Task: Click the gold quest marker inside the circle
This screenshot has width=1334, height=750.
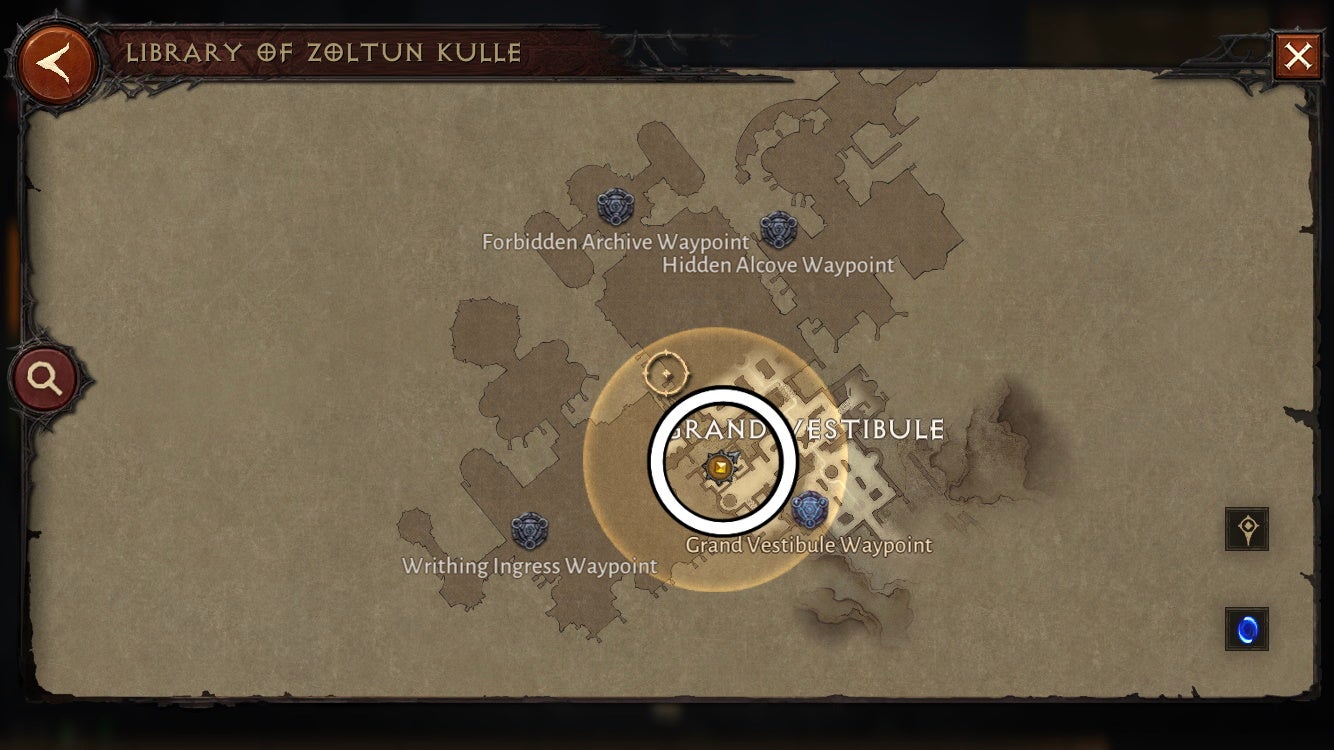Action: click(720, 465)
